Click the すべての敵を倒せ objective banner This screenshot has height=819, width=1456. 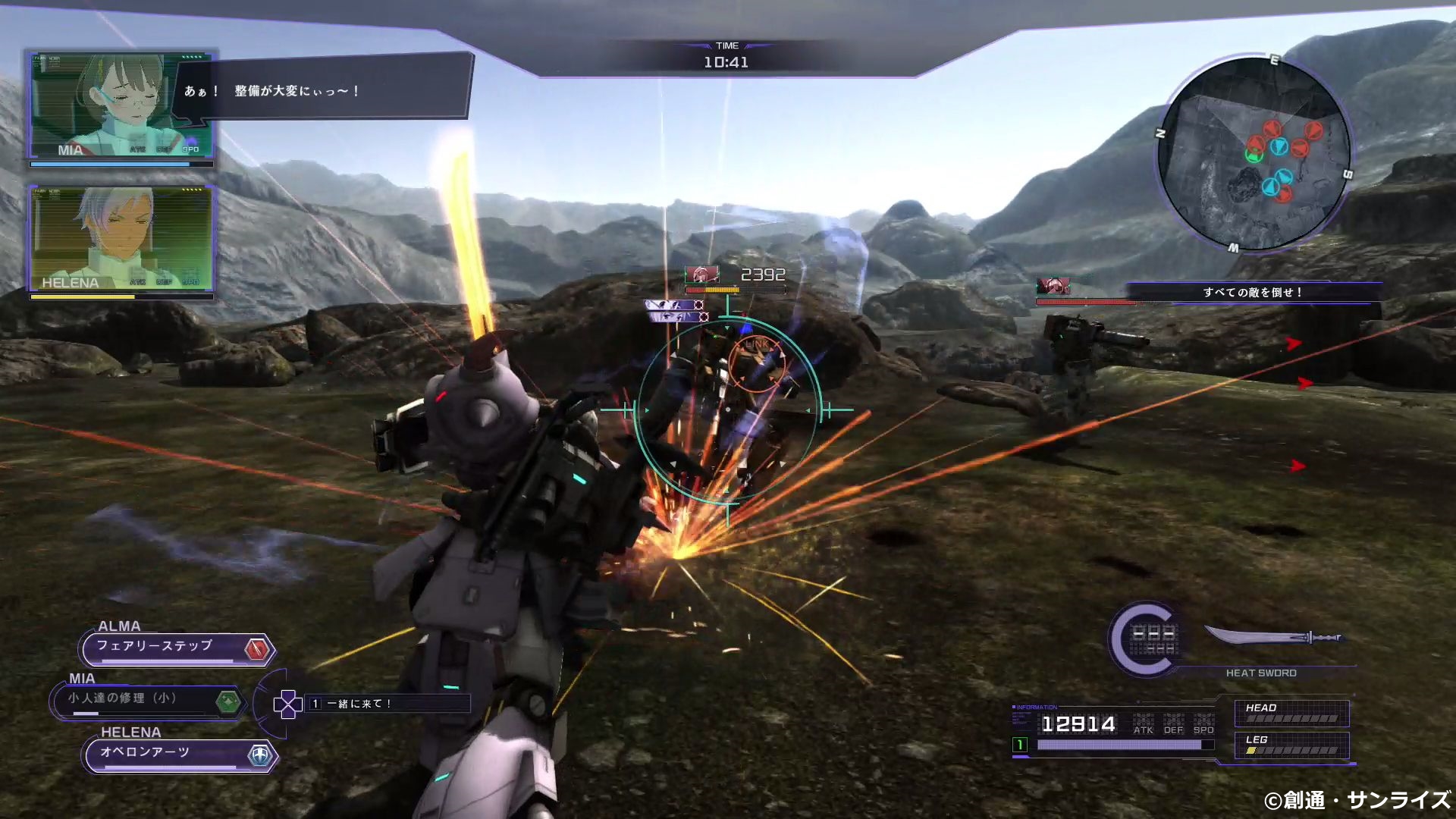click(x=1253, y=292)
